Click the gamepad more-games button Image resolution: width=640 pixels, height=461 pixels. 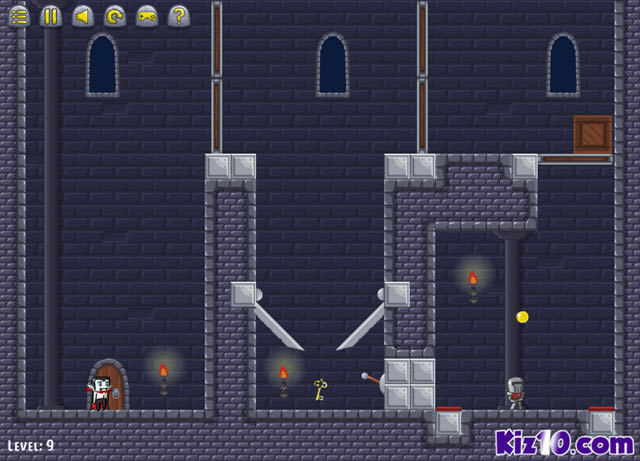[x=147, y=15]
